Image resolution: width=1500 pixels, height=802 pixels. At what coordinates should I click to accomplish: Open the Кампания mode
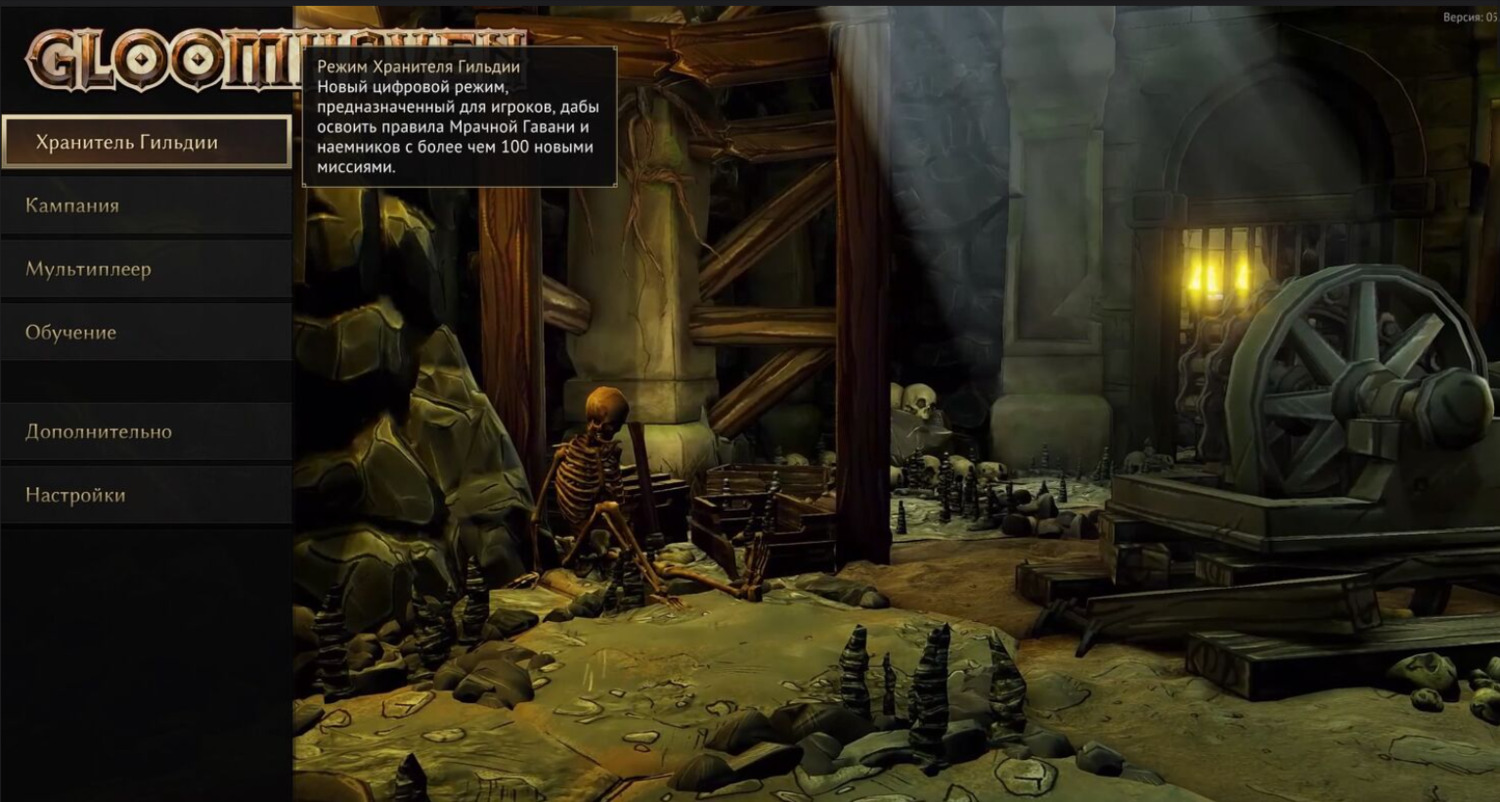(146, 206)
